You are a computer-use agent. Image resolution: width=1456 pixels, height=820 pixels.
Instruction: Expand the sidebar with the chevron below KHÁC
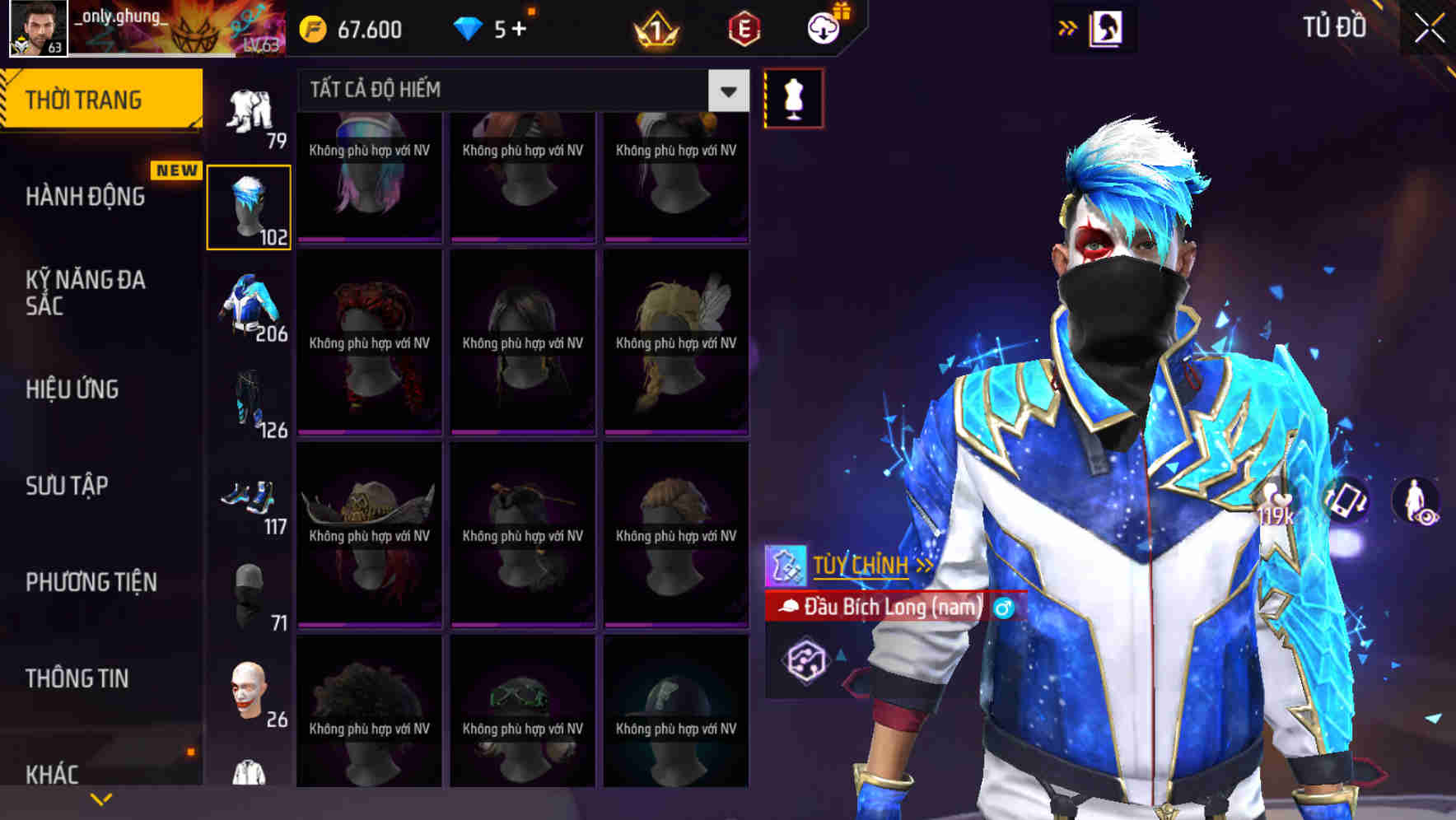click(102, 797)
